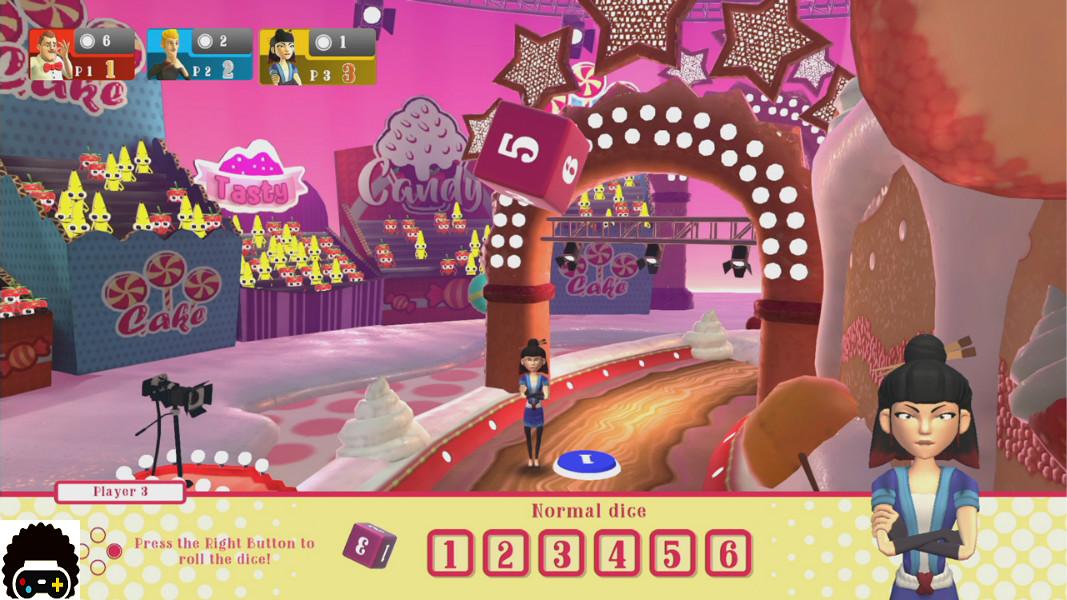Select the P2 blond player panel

pyautogui.click(x=198, y=55)
